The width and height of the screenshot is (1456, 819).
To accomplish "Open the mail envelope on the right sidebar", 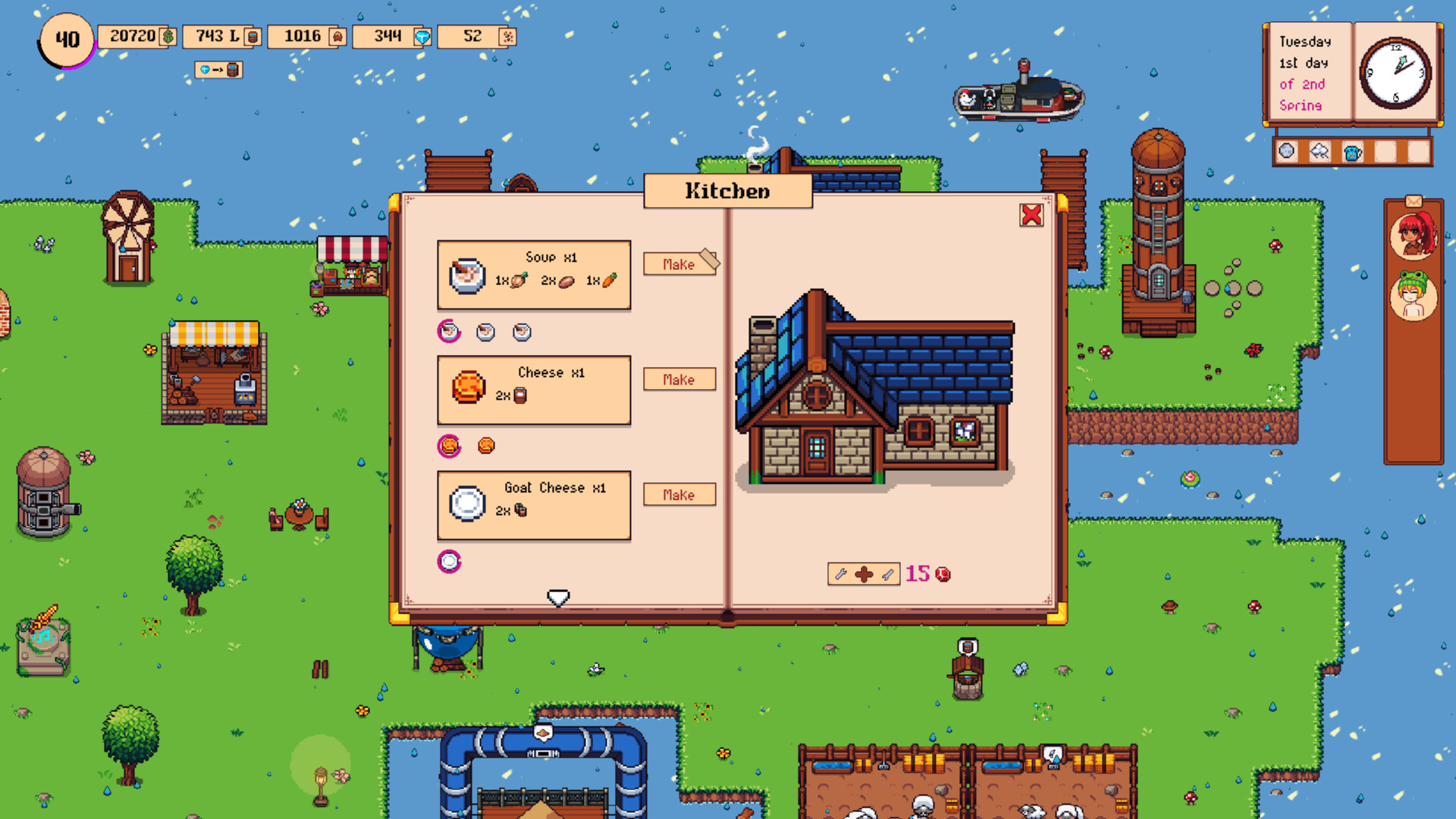I will click(1414, 201).
